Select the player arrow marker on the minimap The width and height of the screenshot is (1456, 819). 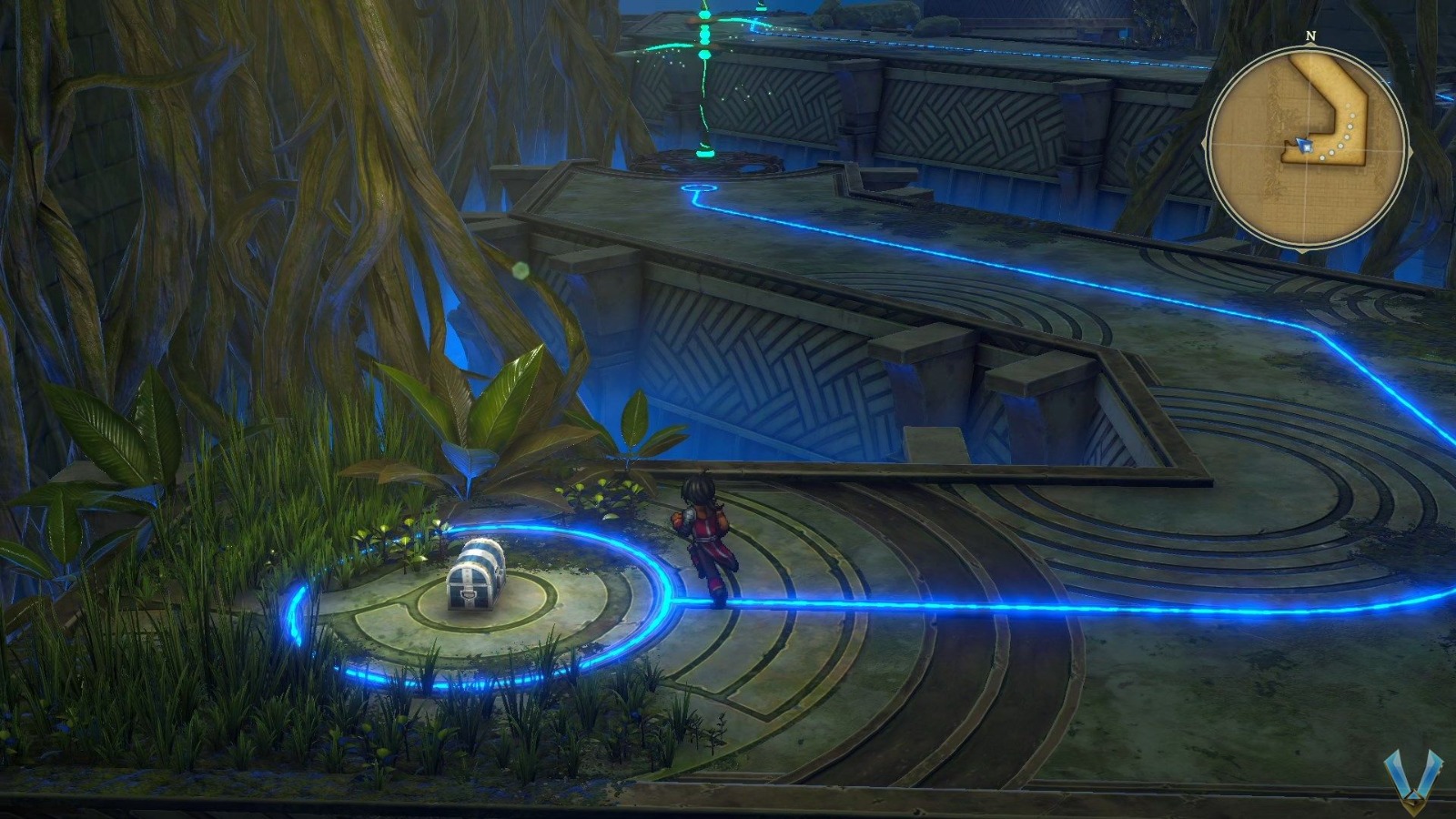click(1305, 145)
